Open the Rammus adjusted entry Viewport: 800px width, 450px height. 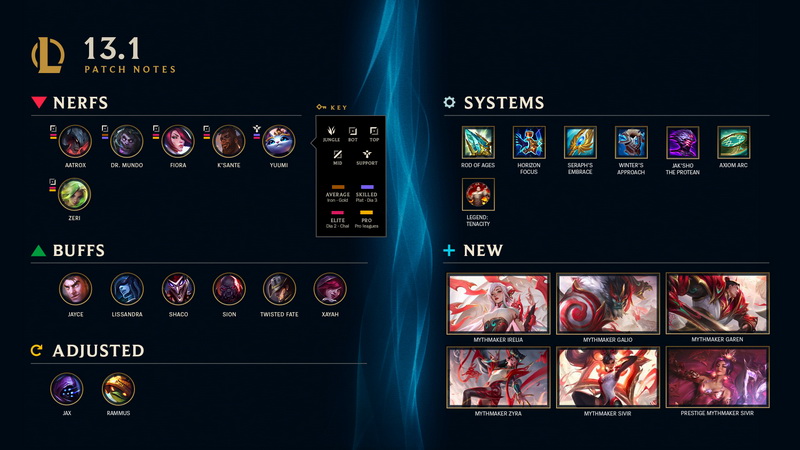click(x=118, y=389)
